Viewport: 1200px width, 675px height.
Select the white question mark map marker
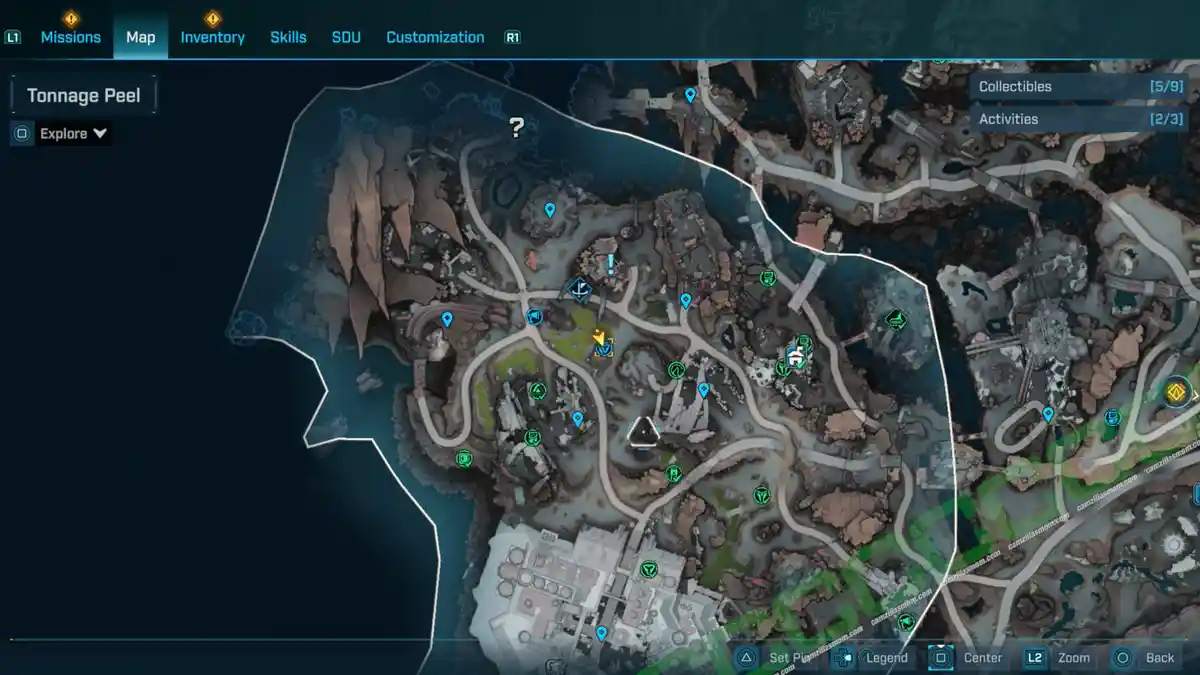[516, 127]
